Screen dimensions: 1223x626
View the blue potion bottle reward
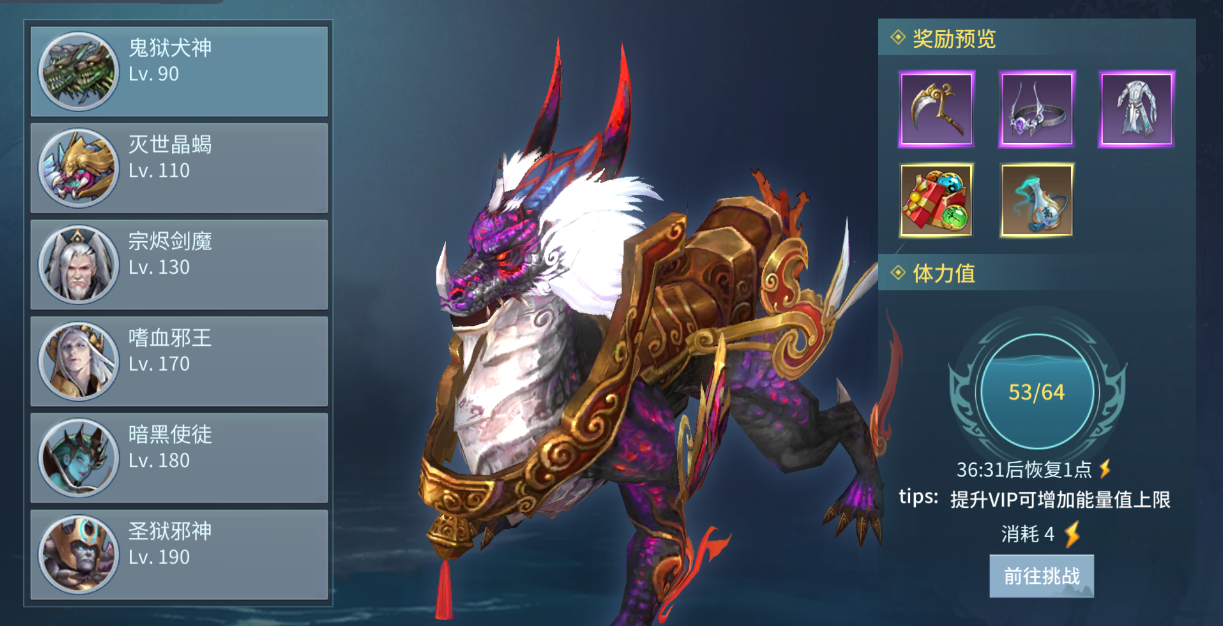1037,200
